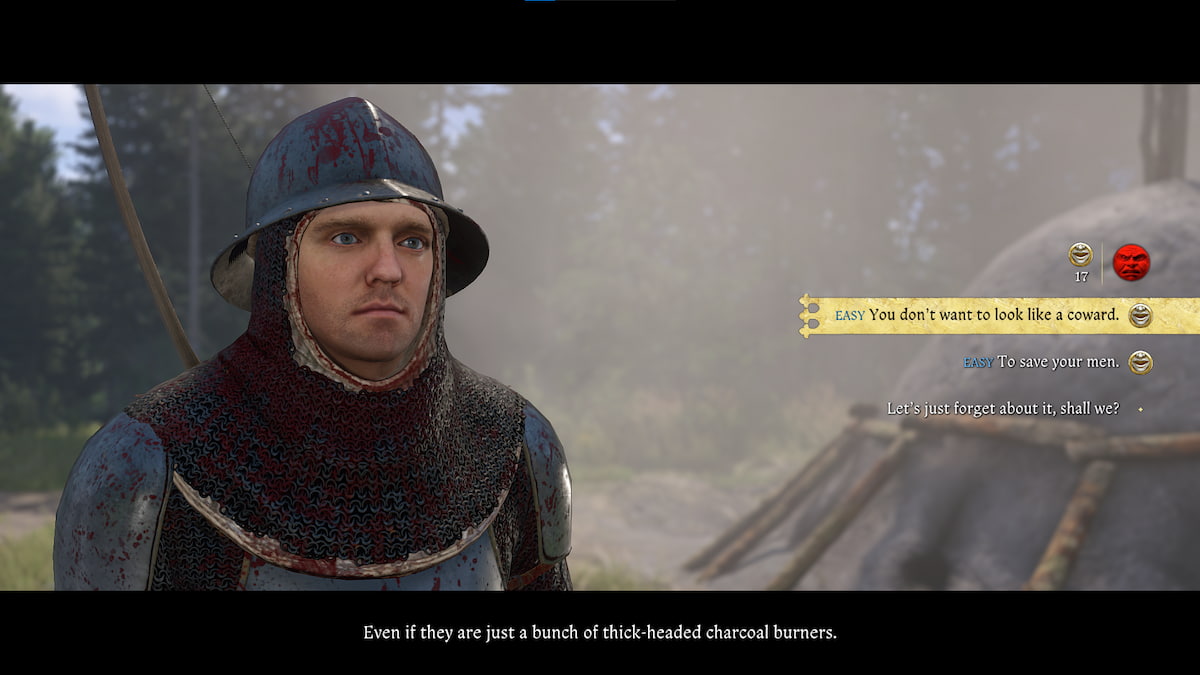Choose "You don't want to look like a coward."
This screenshot has height=675, width=1200.
[993, 315]
